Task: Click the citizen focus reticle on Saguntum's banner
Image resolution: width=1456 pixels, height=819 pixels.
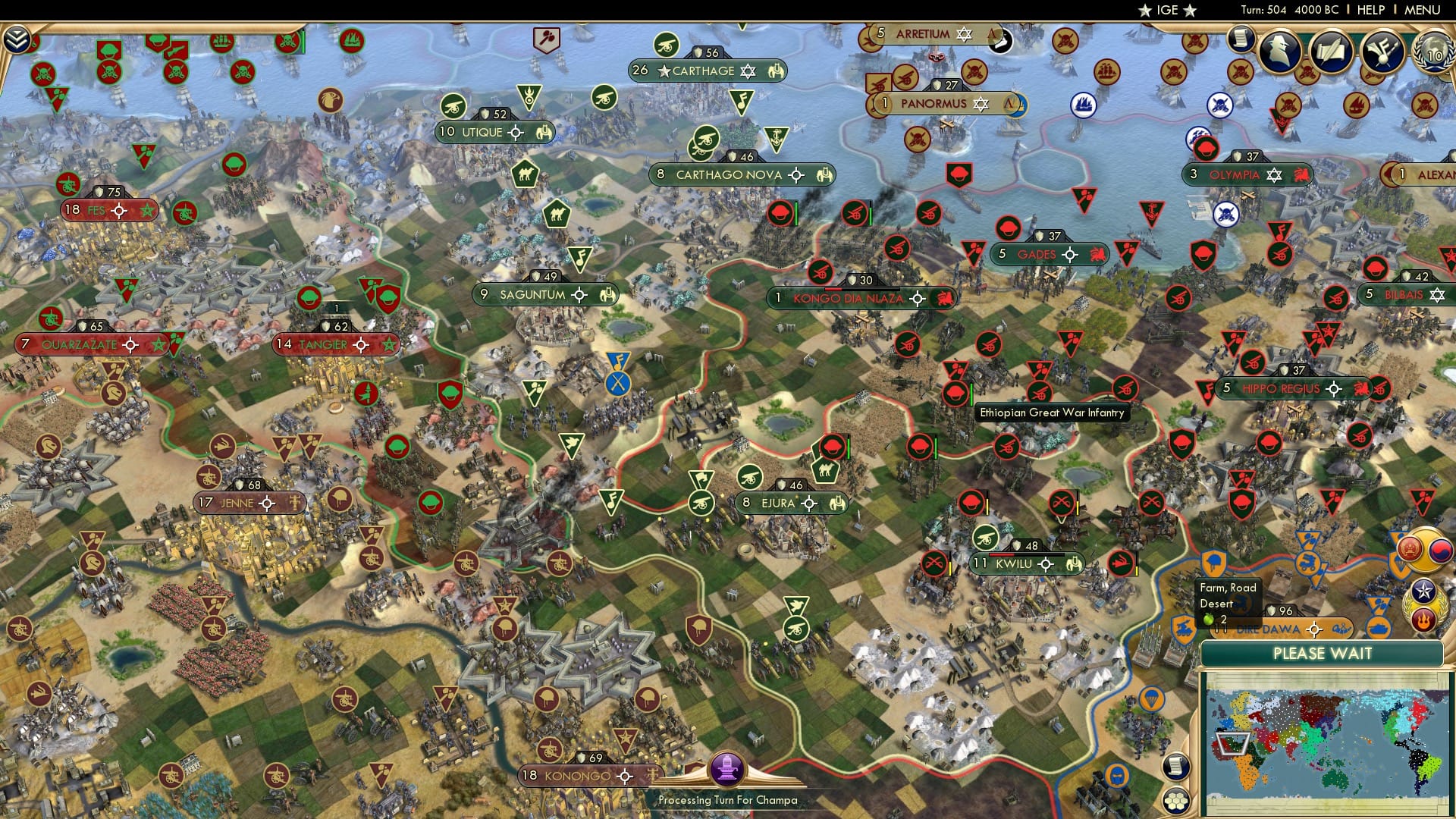Action: [x=579, y=294]
